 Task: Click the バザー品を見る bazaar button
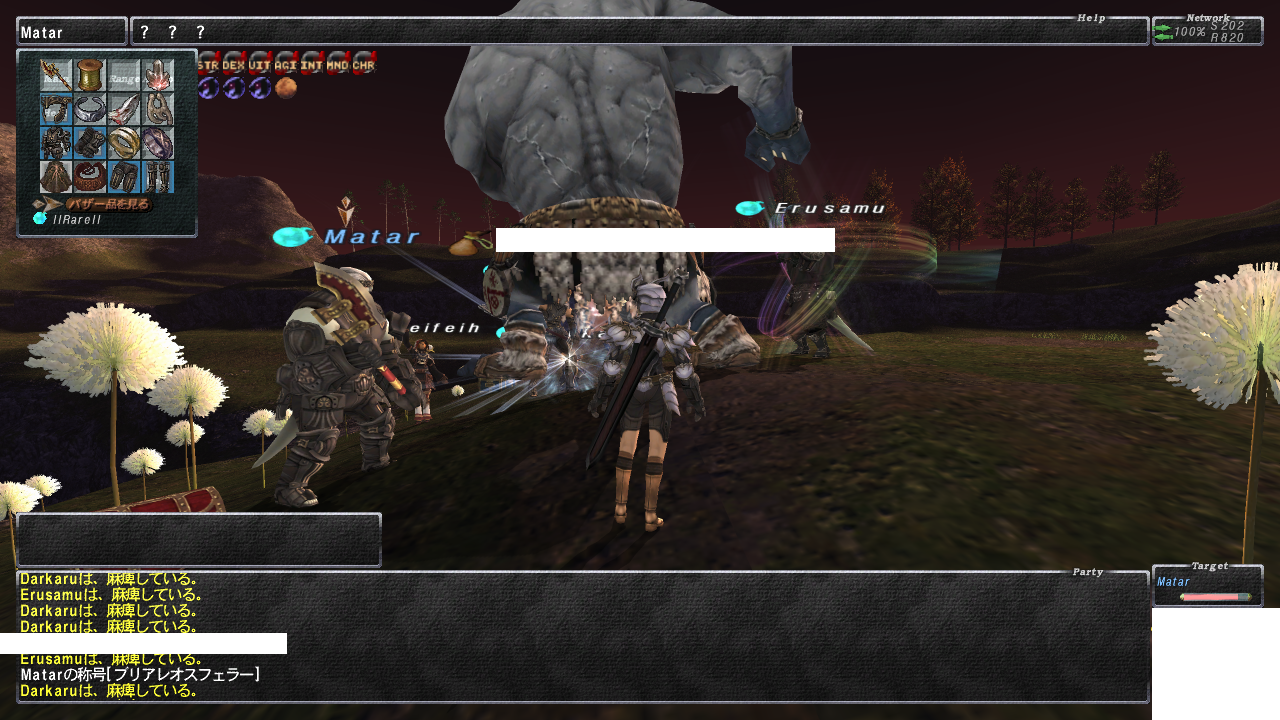(x=97, y=204)
